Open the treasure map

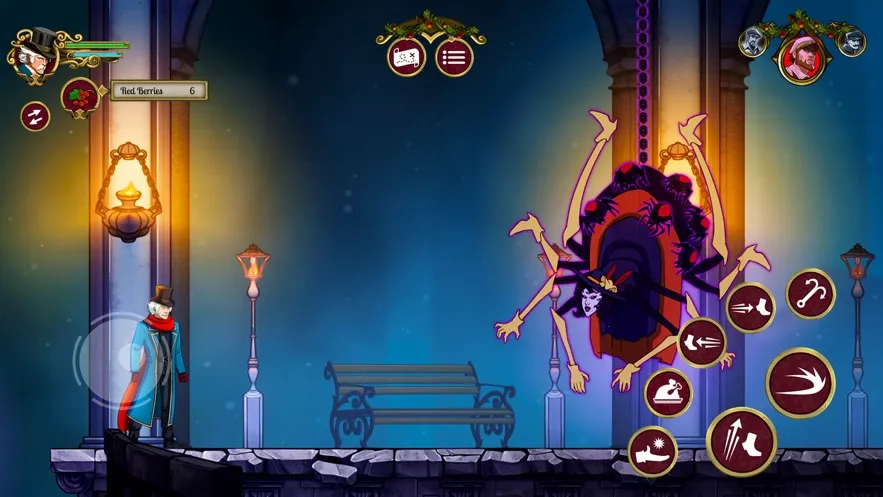[x=406, y=57]
